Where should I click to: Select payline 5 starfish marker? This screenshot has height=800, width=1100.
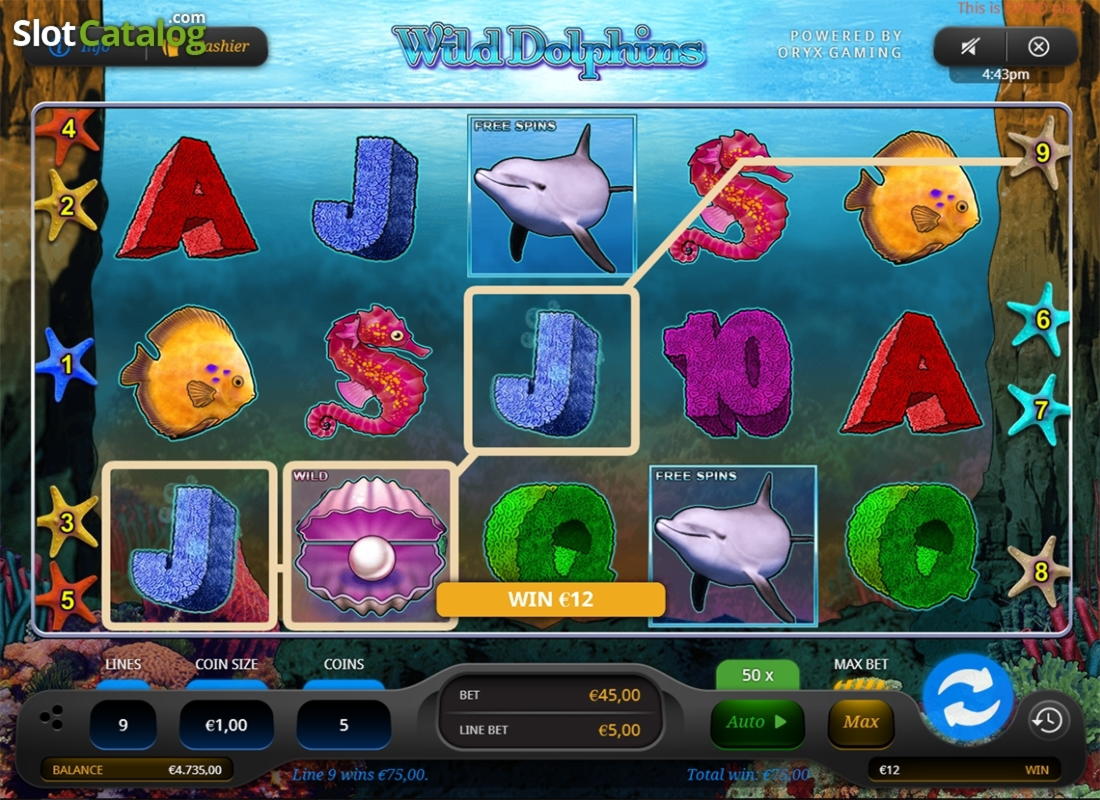pyautogui.click(x=66, y=599)
